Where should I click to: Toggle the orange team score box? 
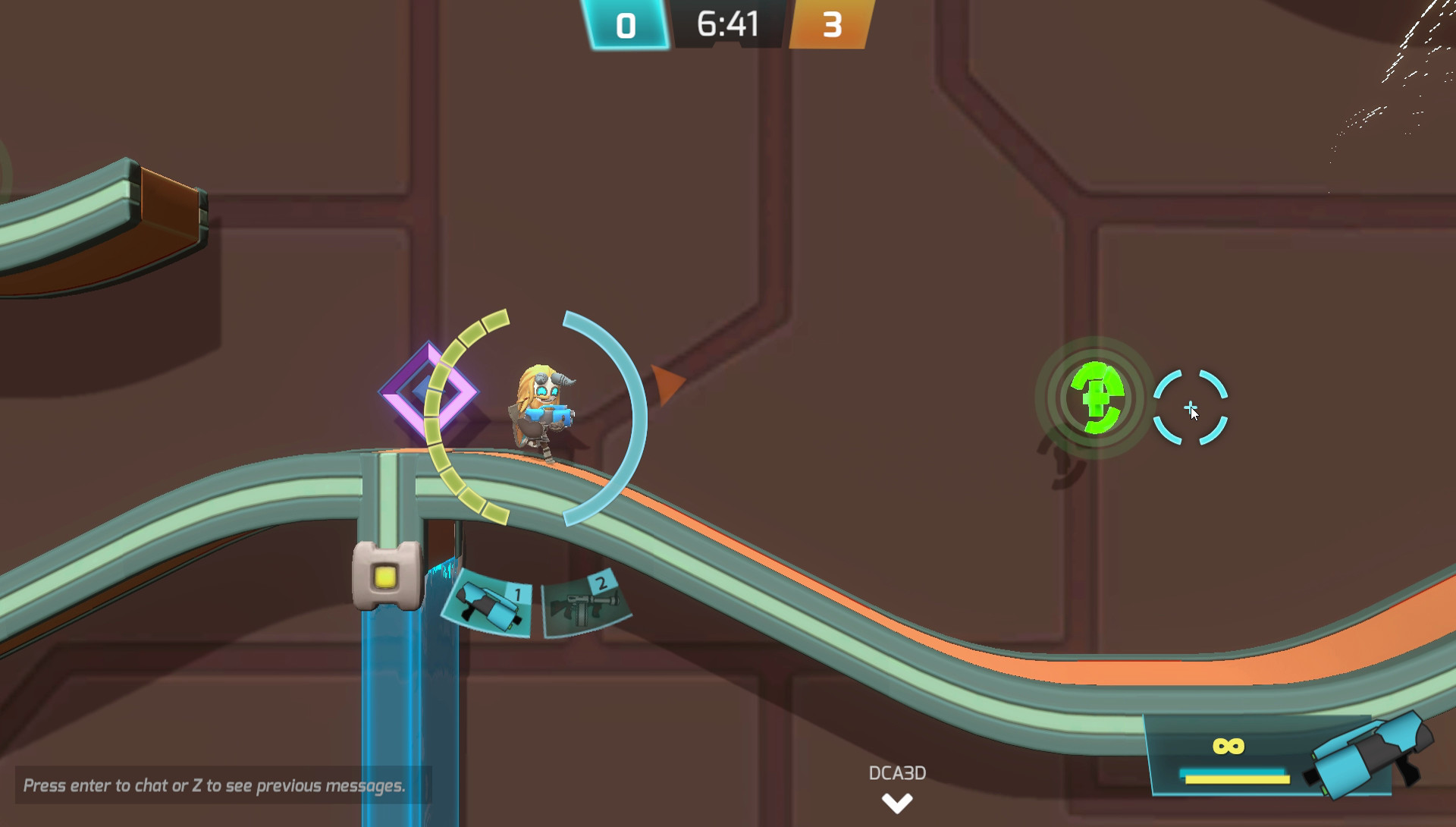click(834, 24)
